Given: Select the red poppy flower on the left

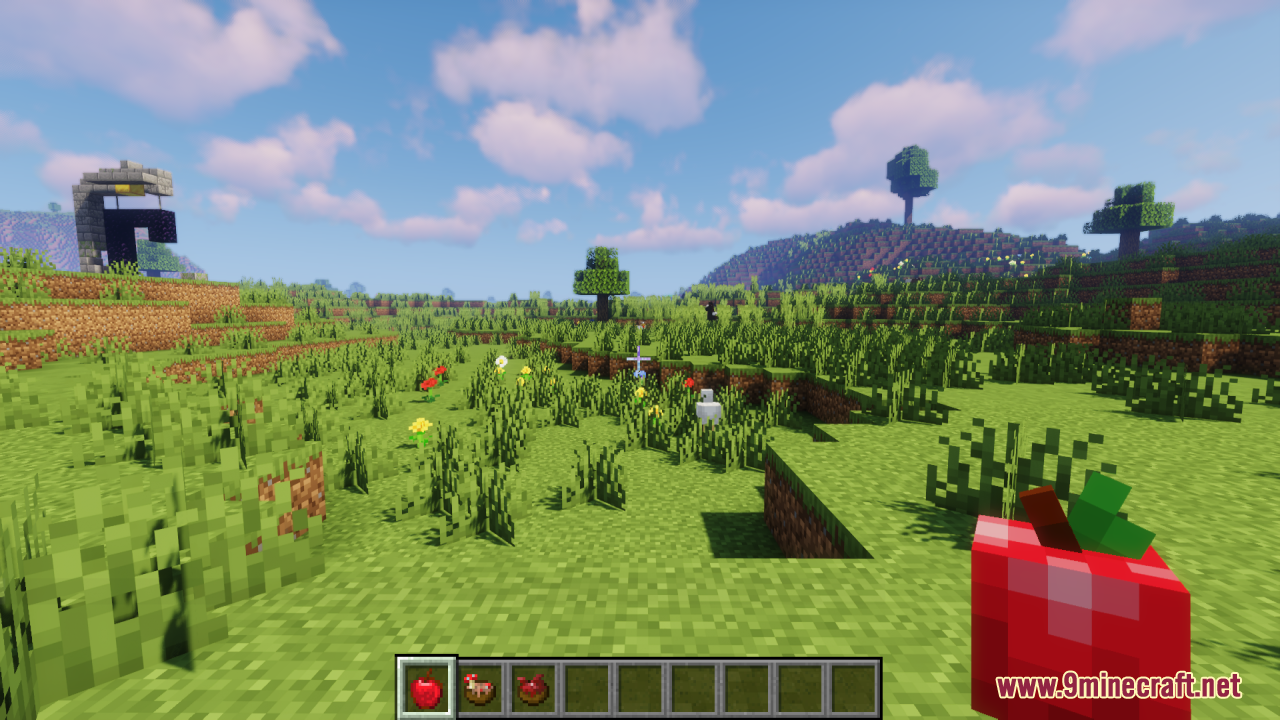Looking at the screenshot, I should click(x=431, y=383).
